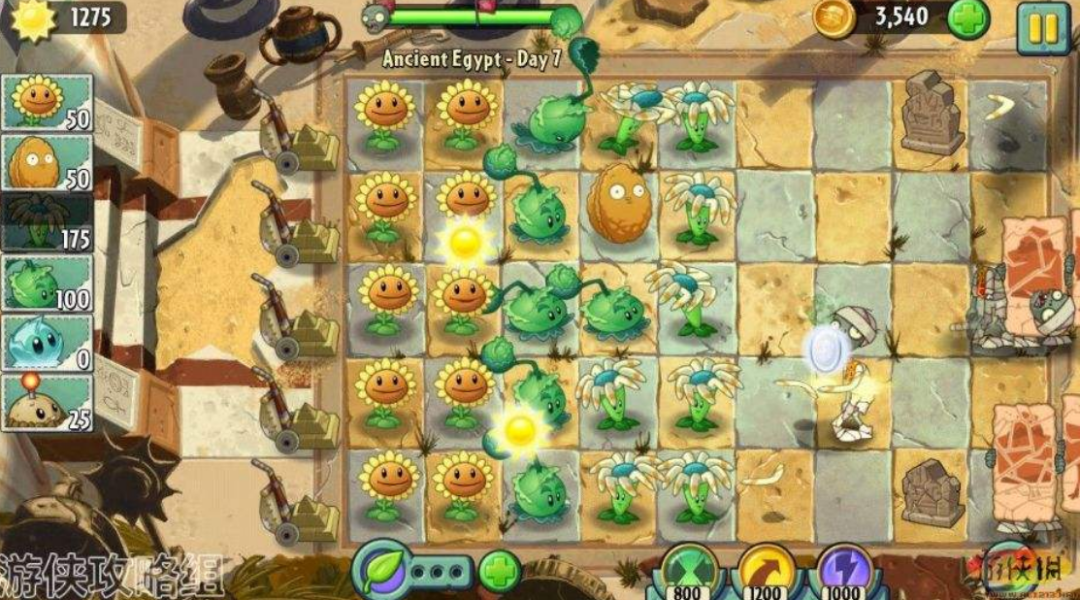Activate the Plant Food leaf button
The image size is (1080, 600).
point(382,570)
